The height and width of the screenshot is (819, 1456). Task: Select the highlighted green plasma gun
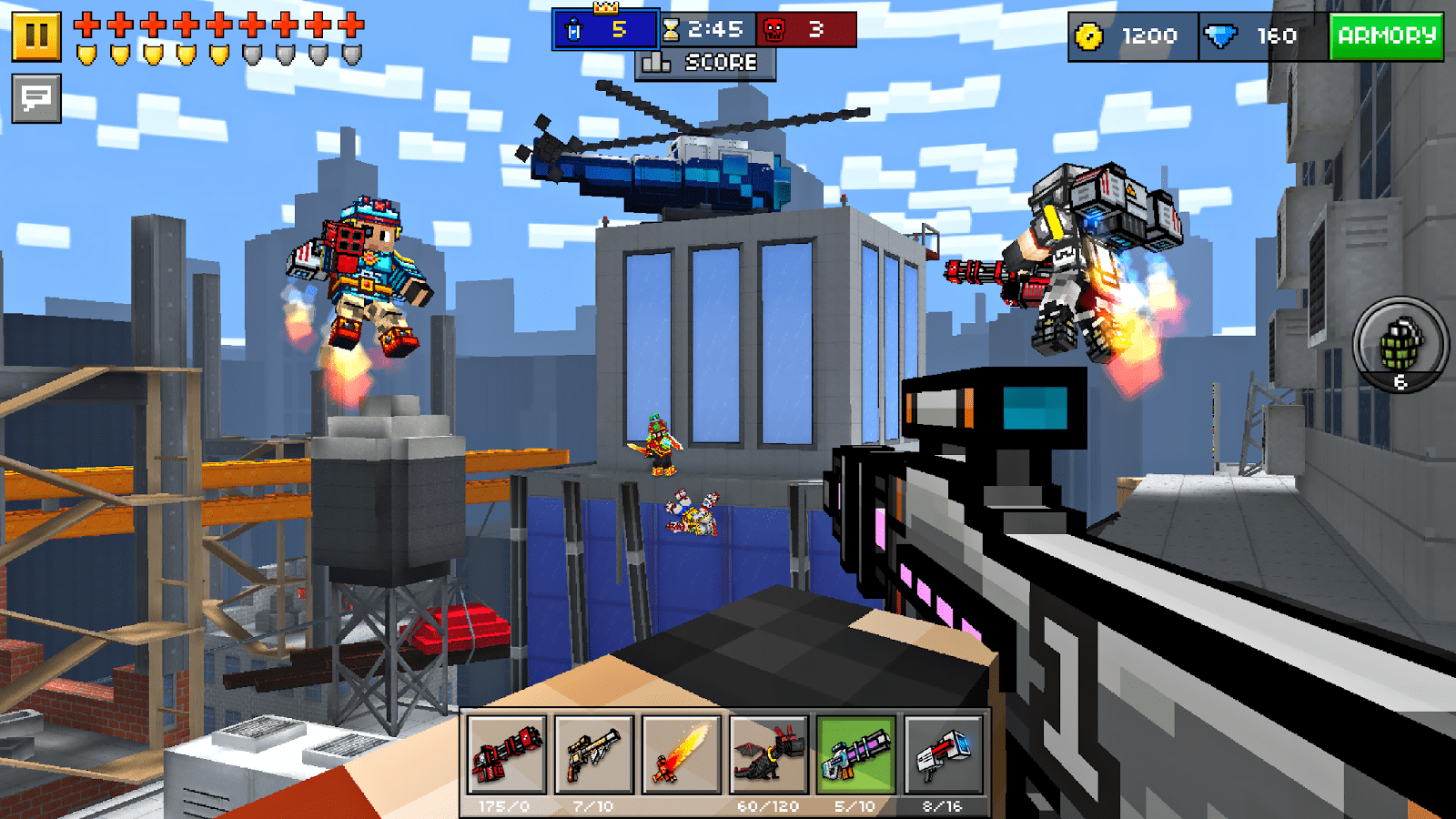[857, 757]
